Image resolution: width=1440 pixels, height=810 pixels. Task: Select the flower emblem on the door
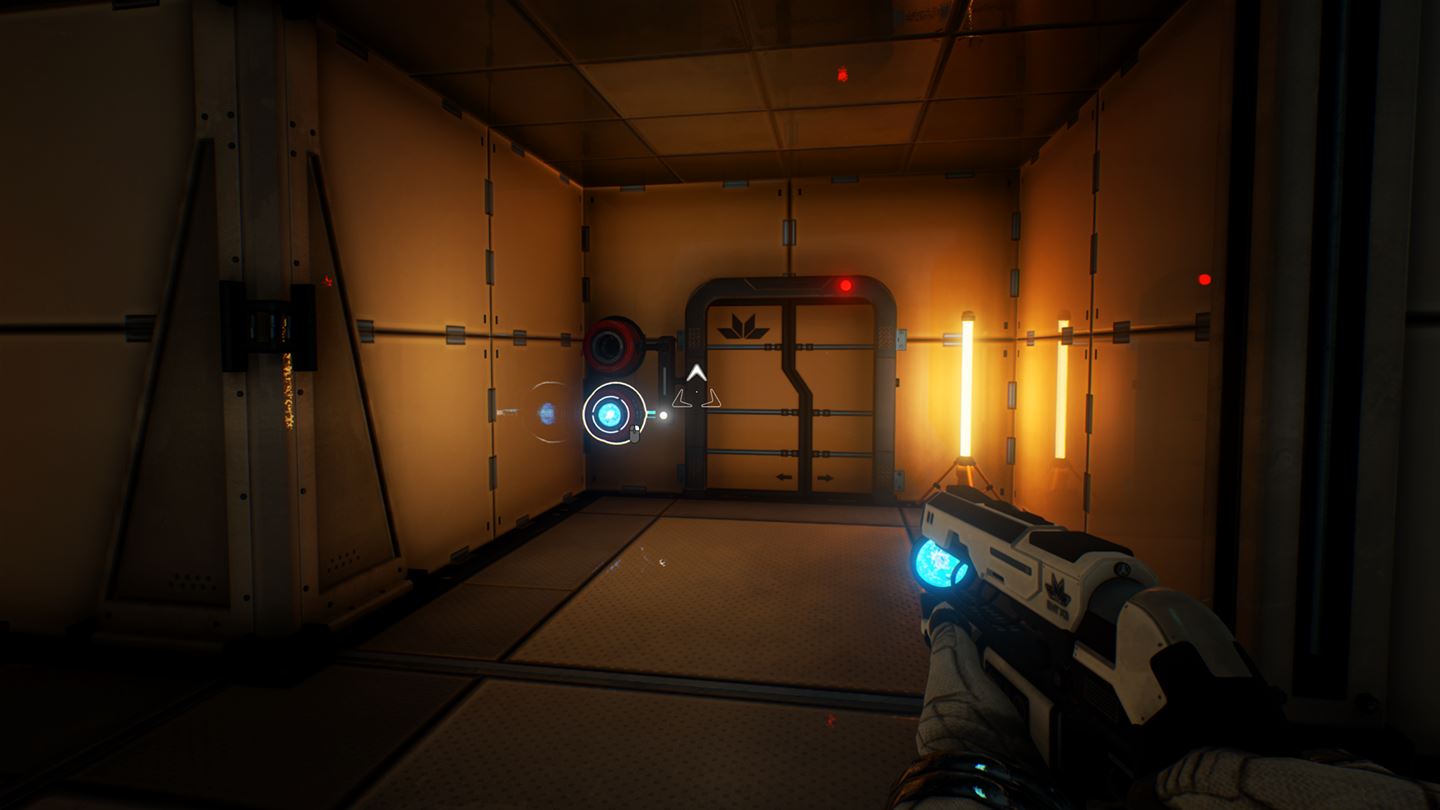744,323
